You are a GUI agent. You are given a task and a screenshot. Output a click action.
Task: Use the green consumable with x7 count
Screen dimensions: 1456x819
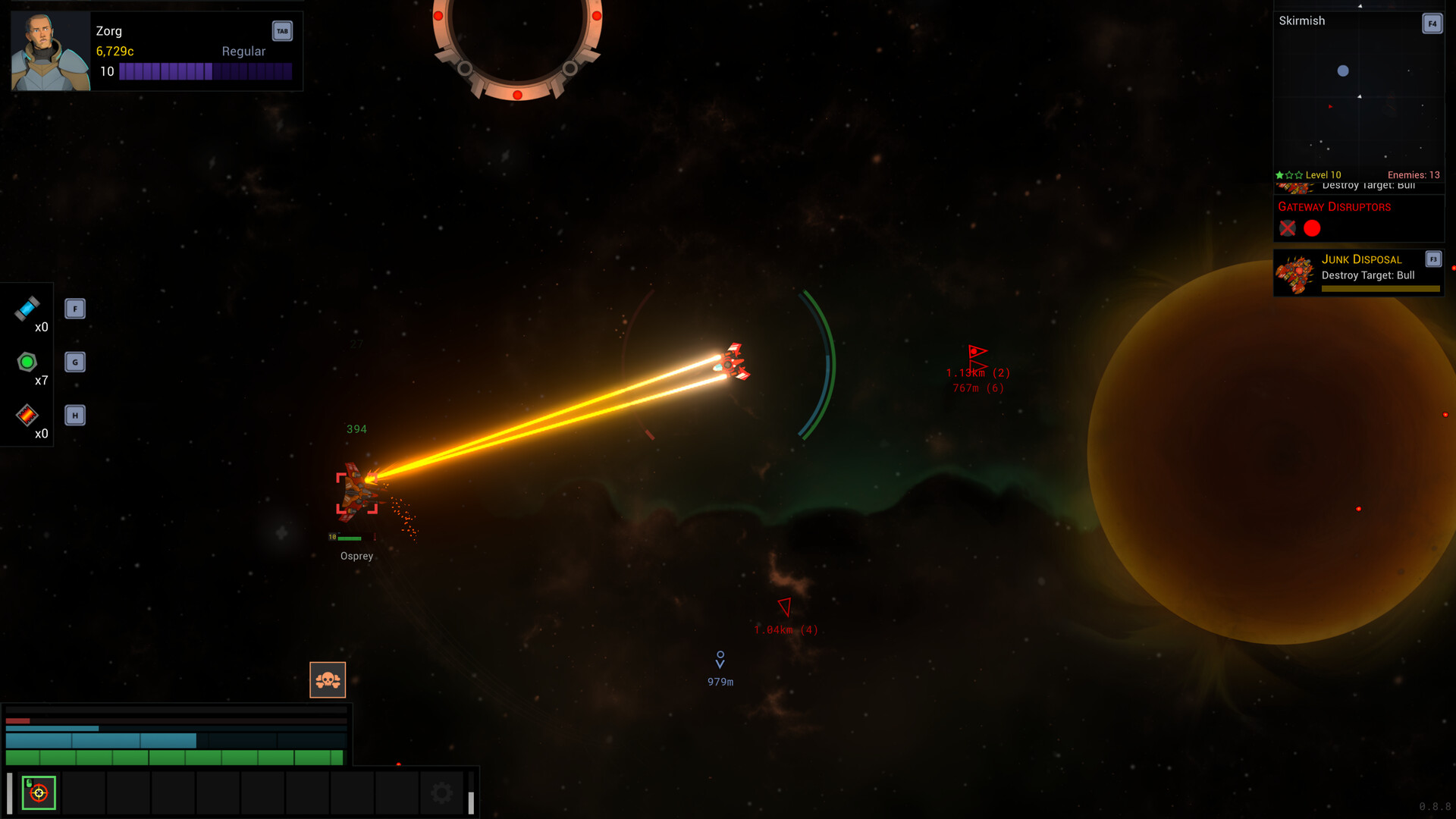27,362
